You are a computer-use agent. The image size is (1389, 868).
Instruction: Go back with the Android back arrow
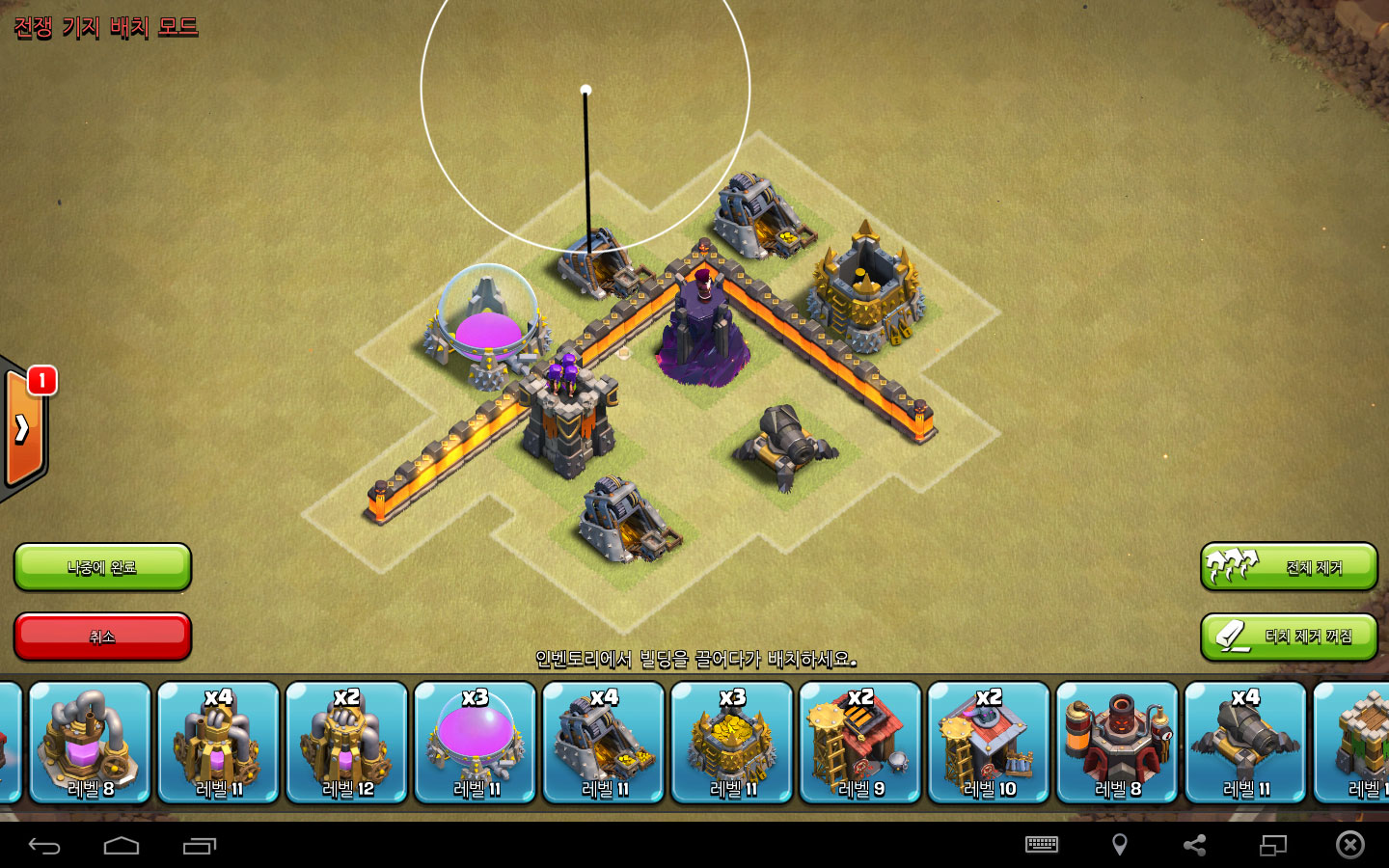pyautogui.click(x=44, y=846)
